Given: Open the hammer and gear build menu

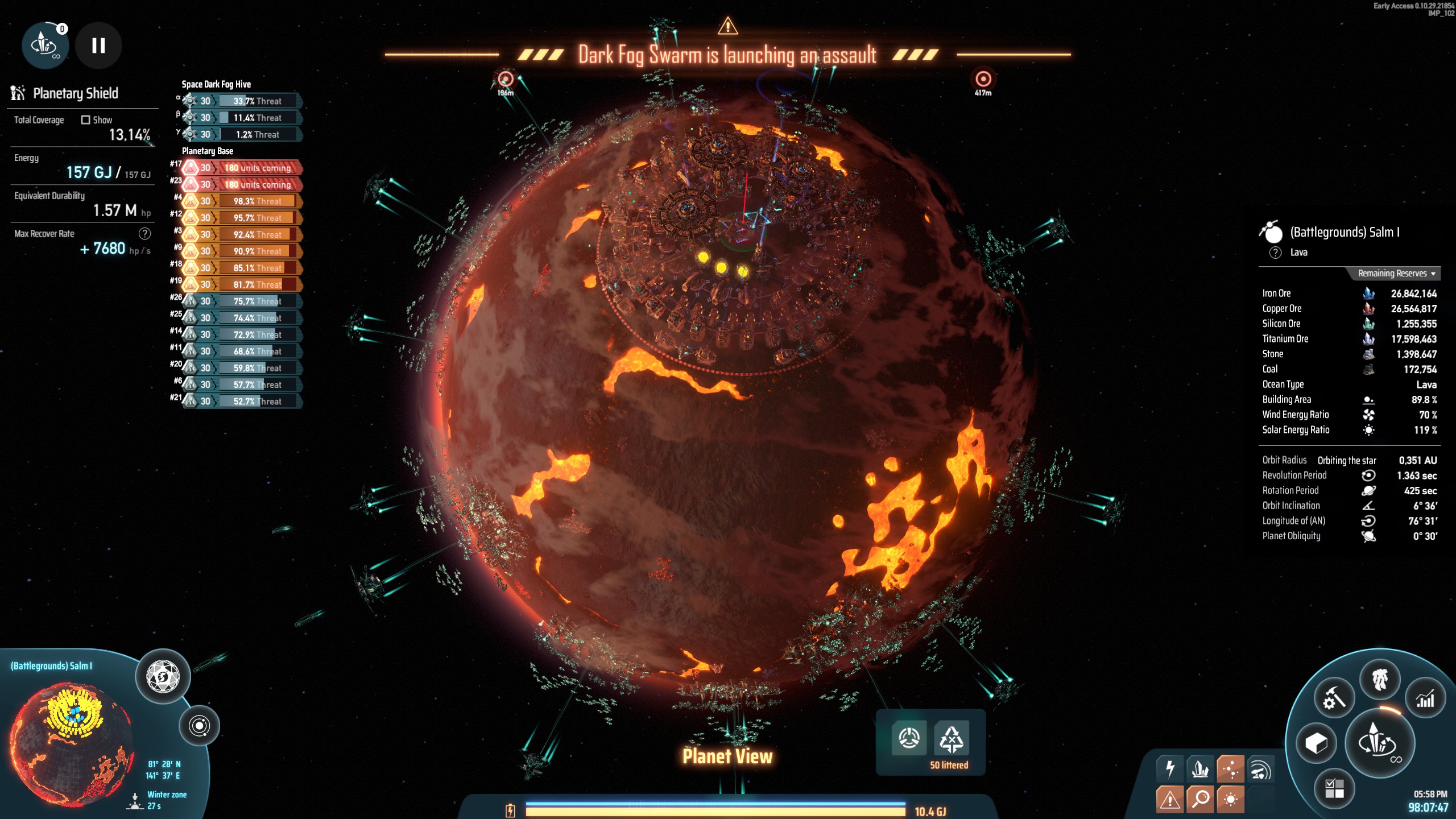Looking at the screenshot, I should [x=1334, y=699].
